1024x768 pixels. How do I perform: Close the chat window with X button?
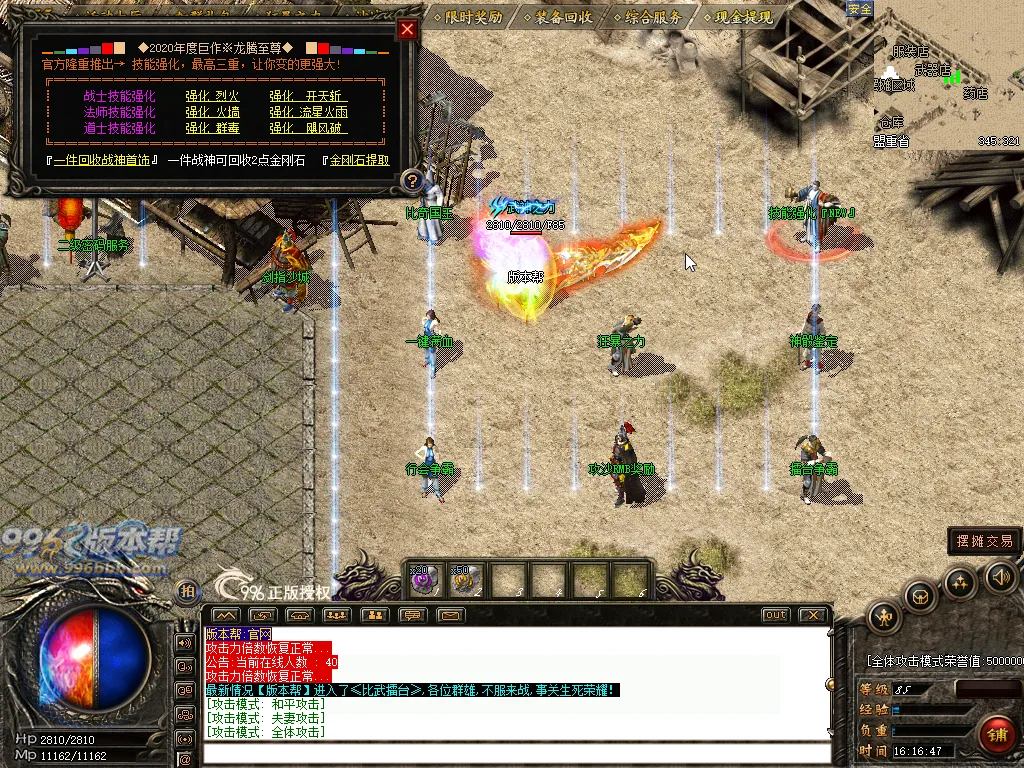pyautogui.click(x=814, y=615)
